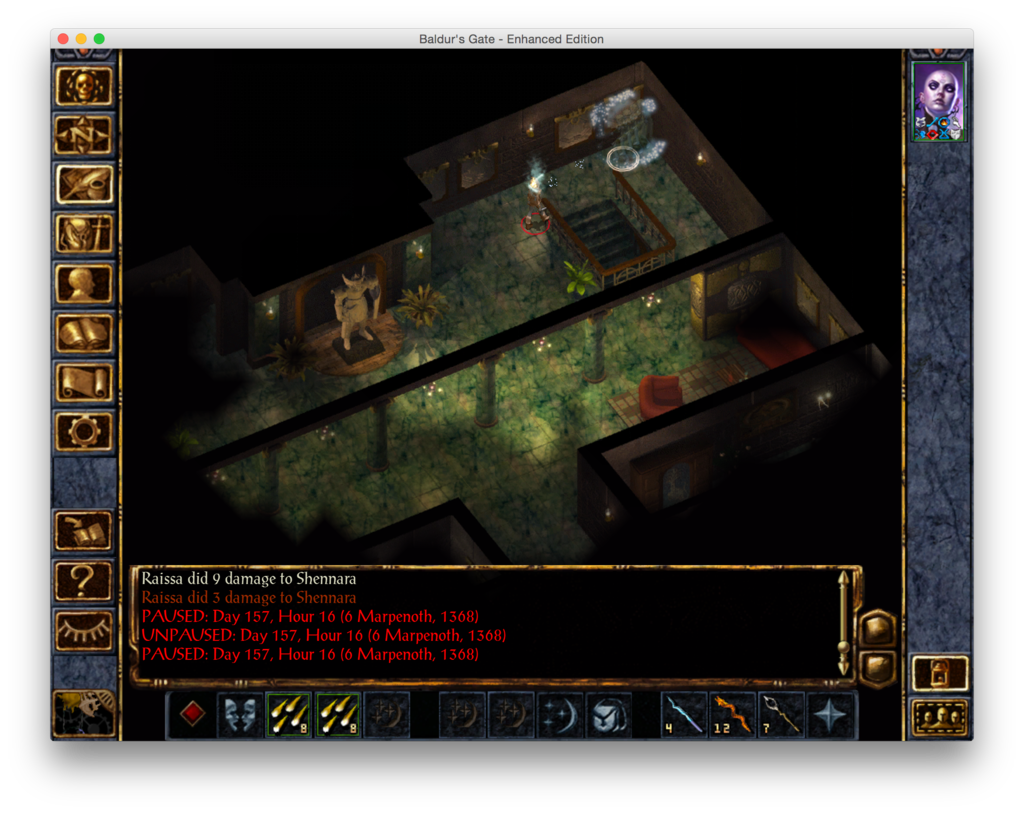Screen dimensions: 1024x813
Task: Click the select-all party button
Action: tap(940, 717)
